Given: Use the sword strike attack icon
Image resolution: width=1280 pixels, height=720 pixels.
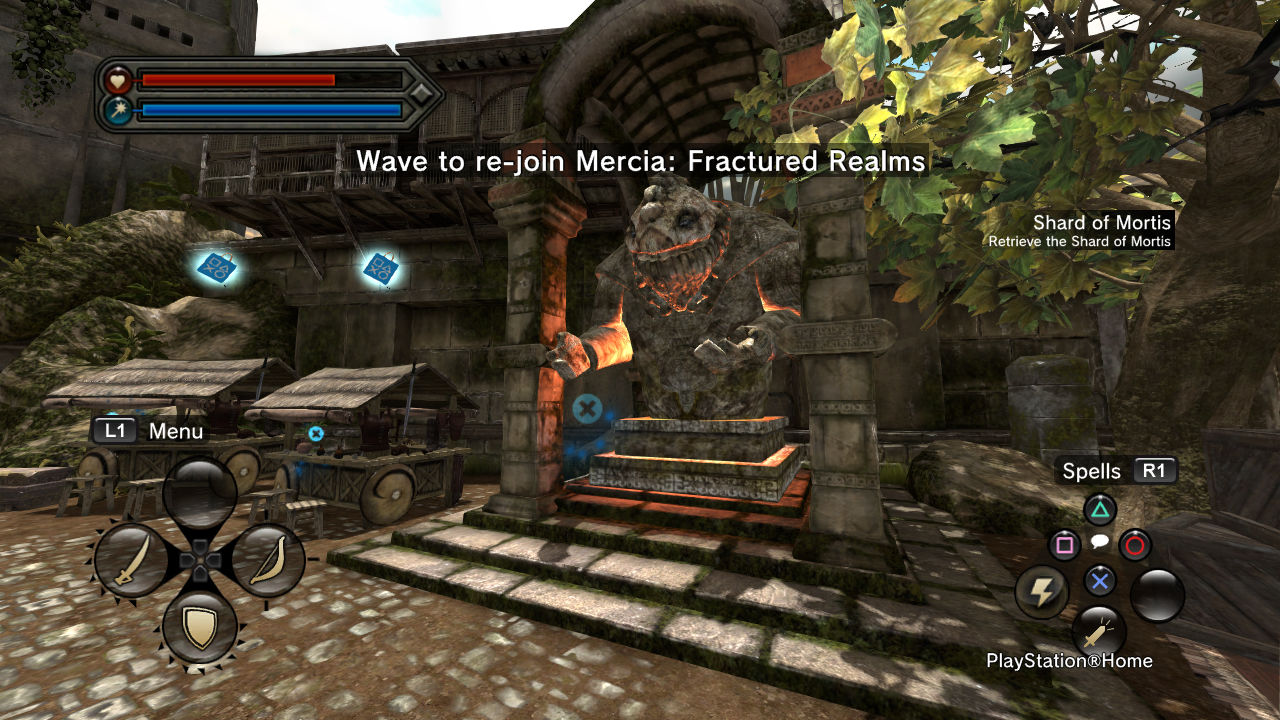Looking at the screenshot, I should pos(1098,632).
